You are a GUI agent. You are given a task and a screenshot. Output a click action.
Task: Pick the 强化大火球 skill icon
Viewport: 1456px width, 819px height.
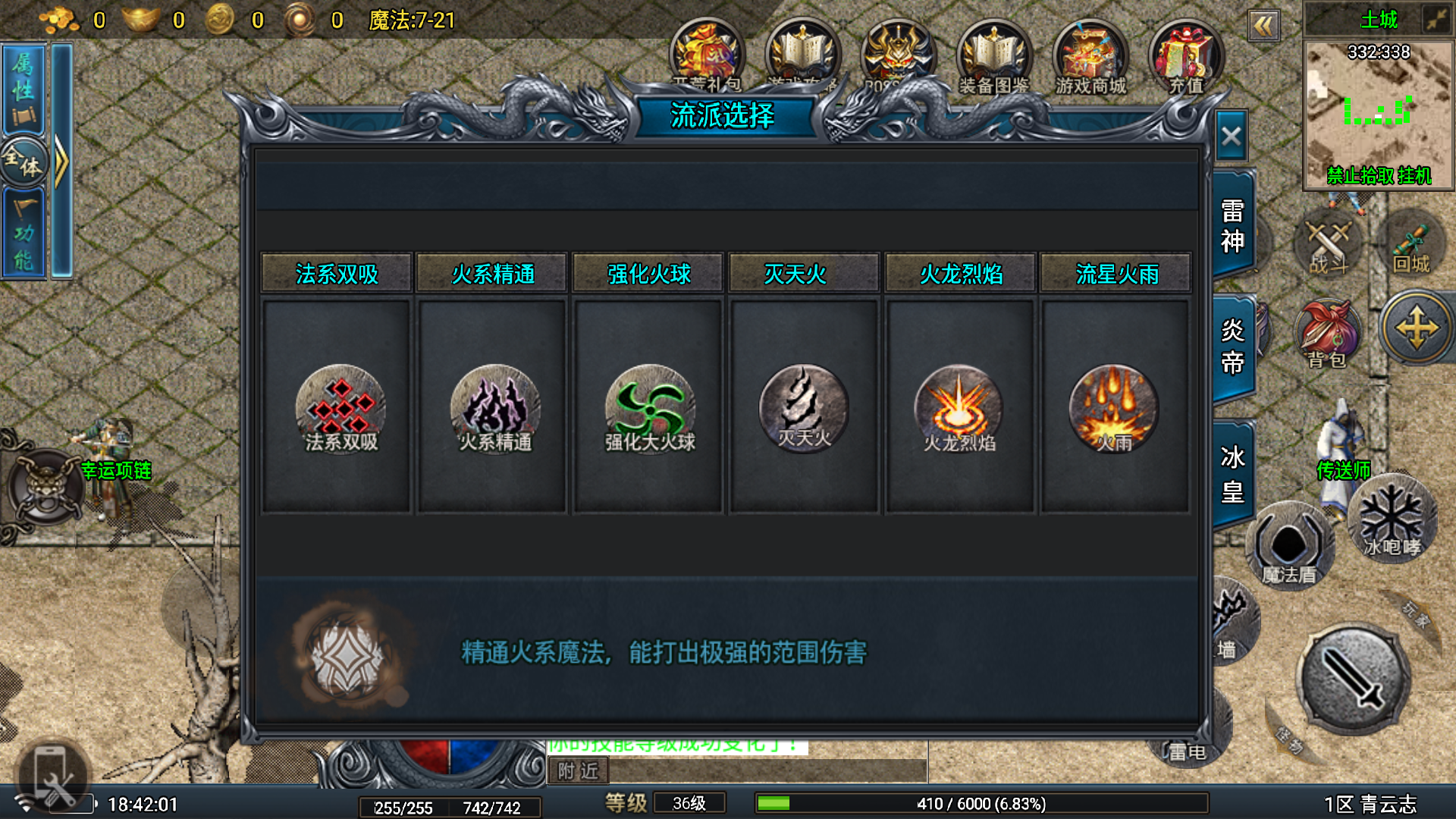650,407
